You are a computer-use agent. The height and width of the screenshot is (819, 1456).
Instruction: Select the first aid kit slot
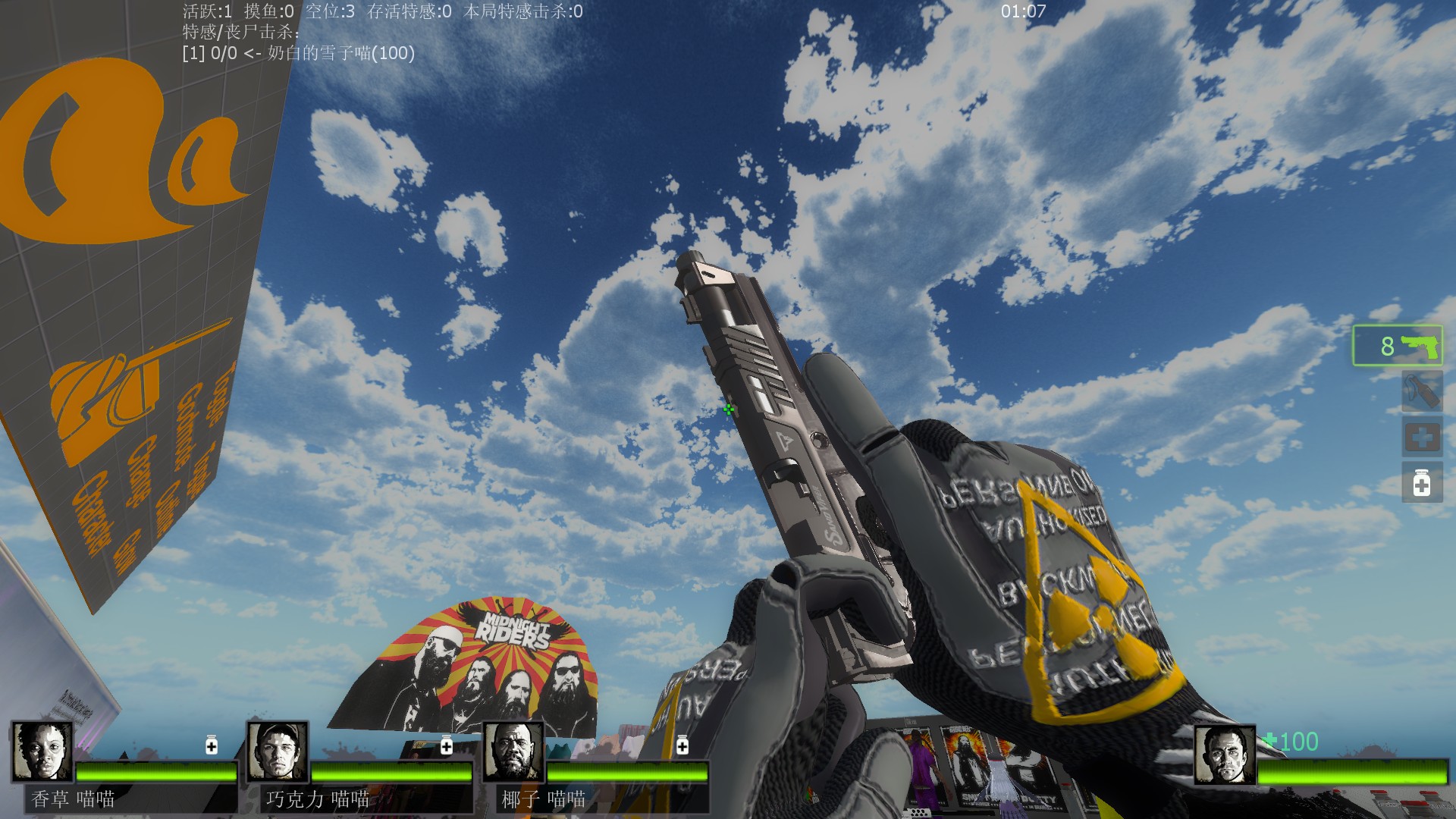[1421, 438]
